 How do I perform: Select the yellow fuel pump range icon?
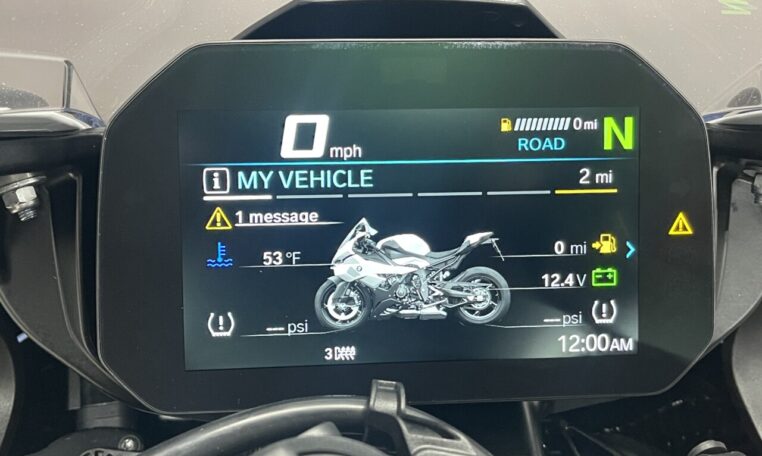click(604, 244)
